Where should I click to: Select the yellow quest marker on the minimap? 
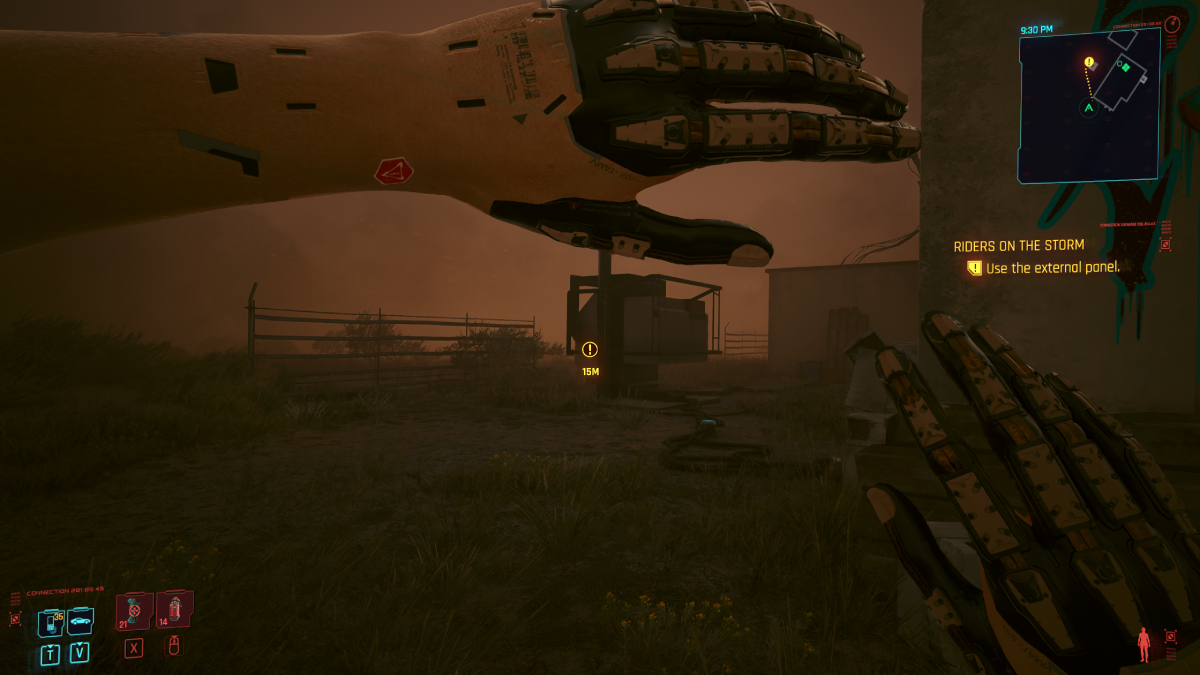click(1089, 62)
